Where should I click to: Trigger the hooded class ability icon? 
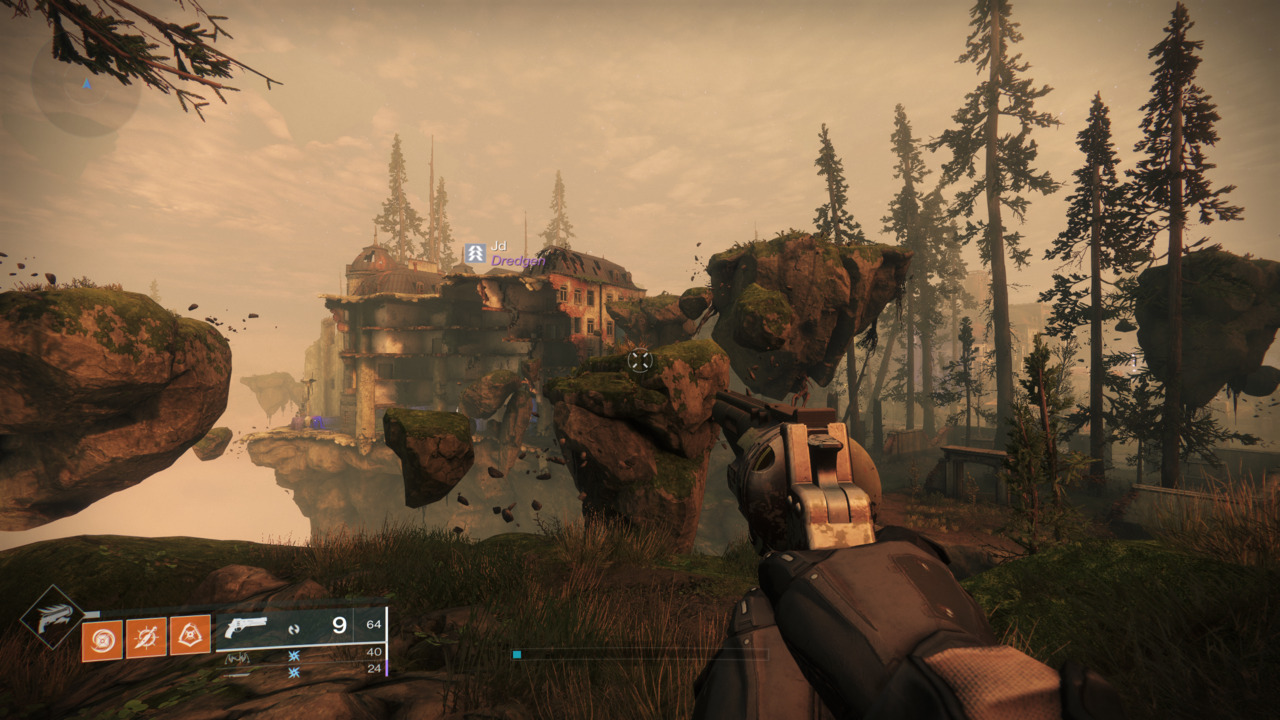[190, 635]
